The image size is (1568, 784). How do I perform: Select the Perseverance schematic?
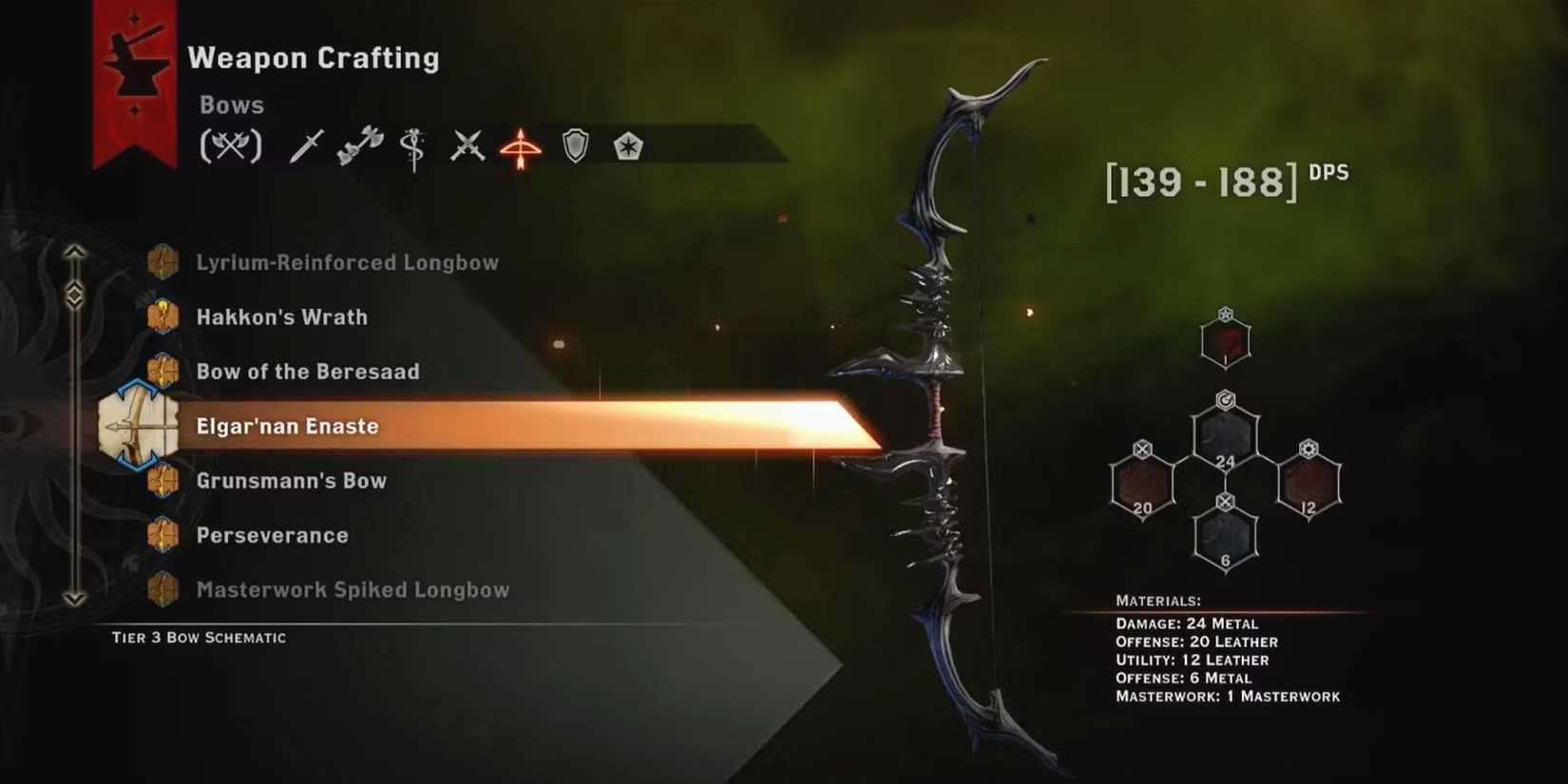[272, 535]
